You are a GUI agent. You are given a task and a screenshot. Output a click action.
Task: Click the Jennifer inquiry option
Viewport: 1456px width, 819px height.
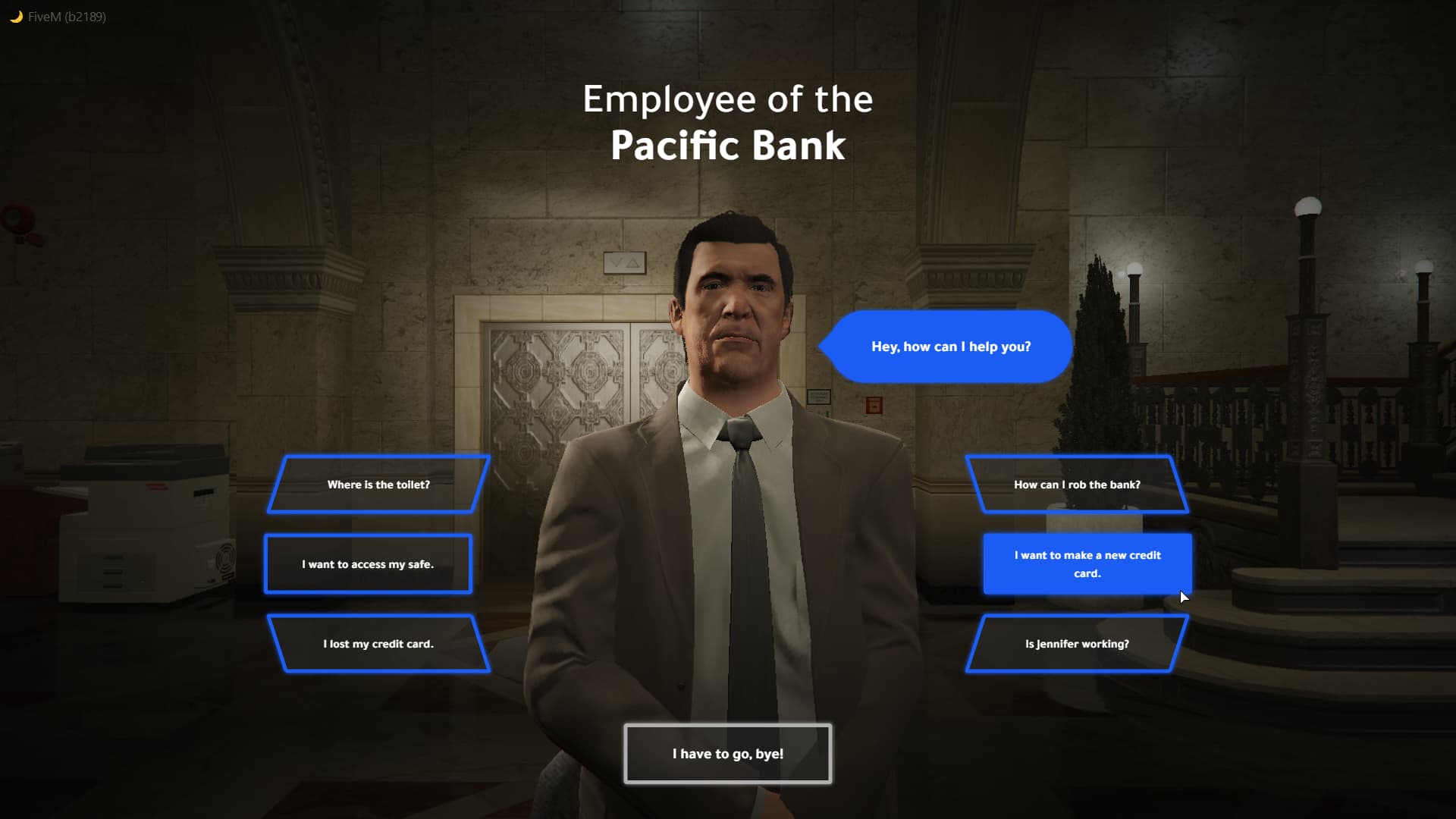(x=1076, y=643)
